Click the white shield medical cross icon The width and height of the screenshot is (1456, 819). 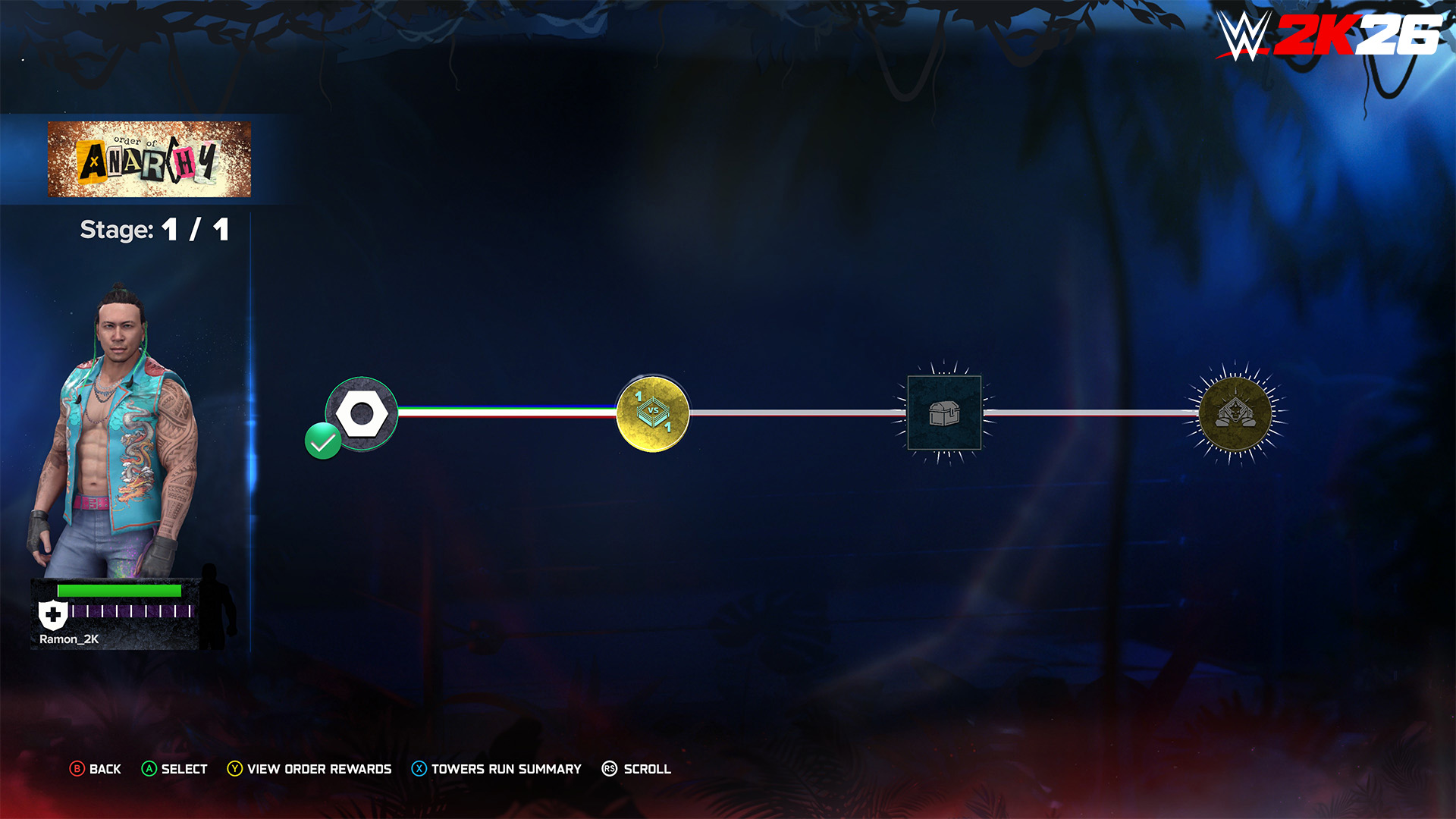coord(53,615)
